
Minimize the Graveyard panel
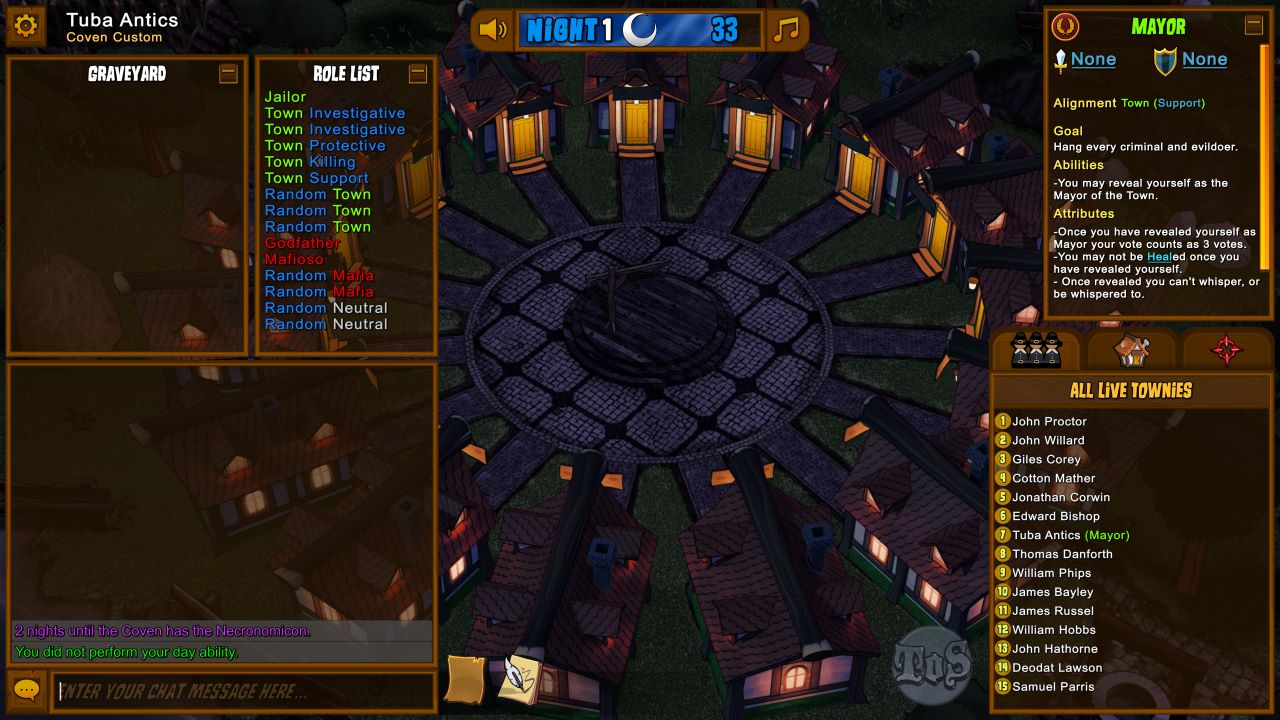pyautogui.click(x=228, y=74)
